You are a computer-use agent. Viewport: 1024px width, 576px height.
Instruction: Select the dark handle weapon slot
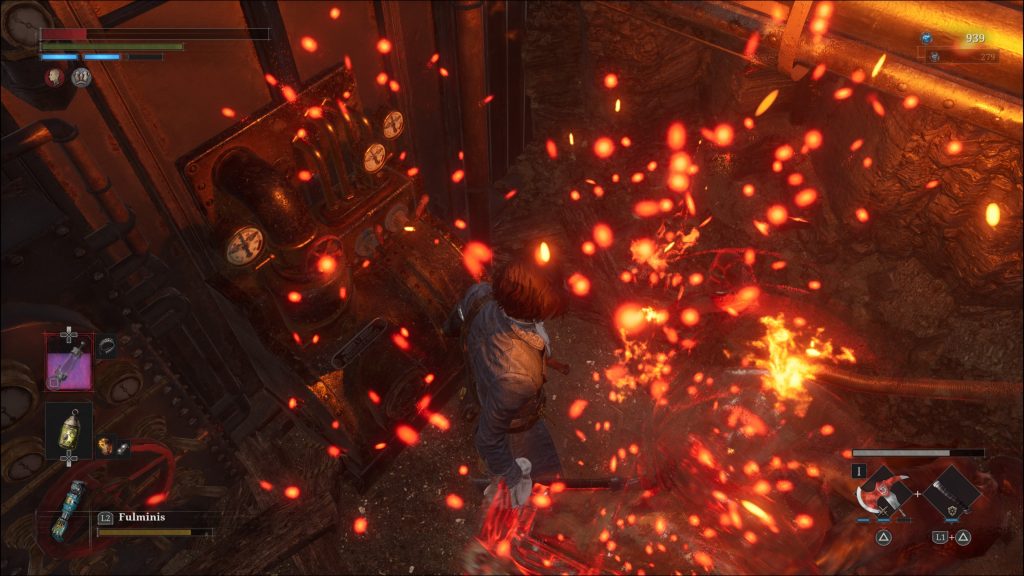coord(949,493)
